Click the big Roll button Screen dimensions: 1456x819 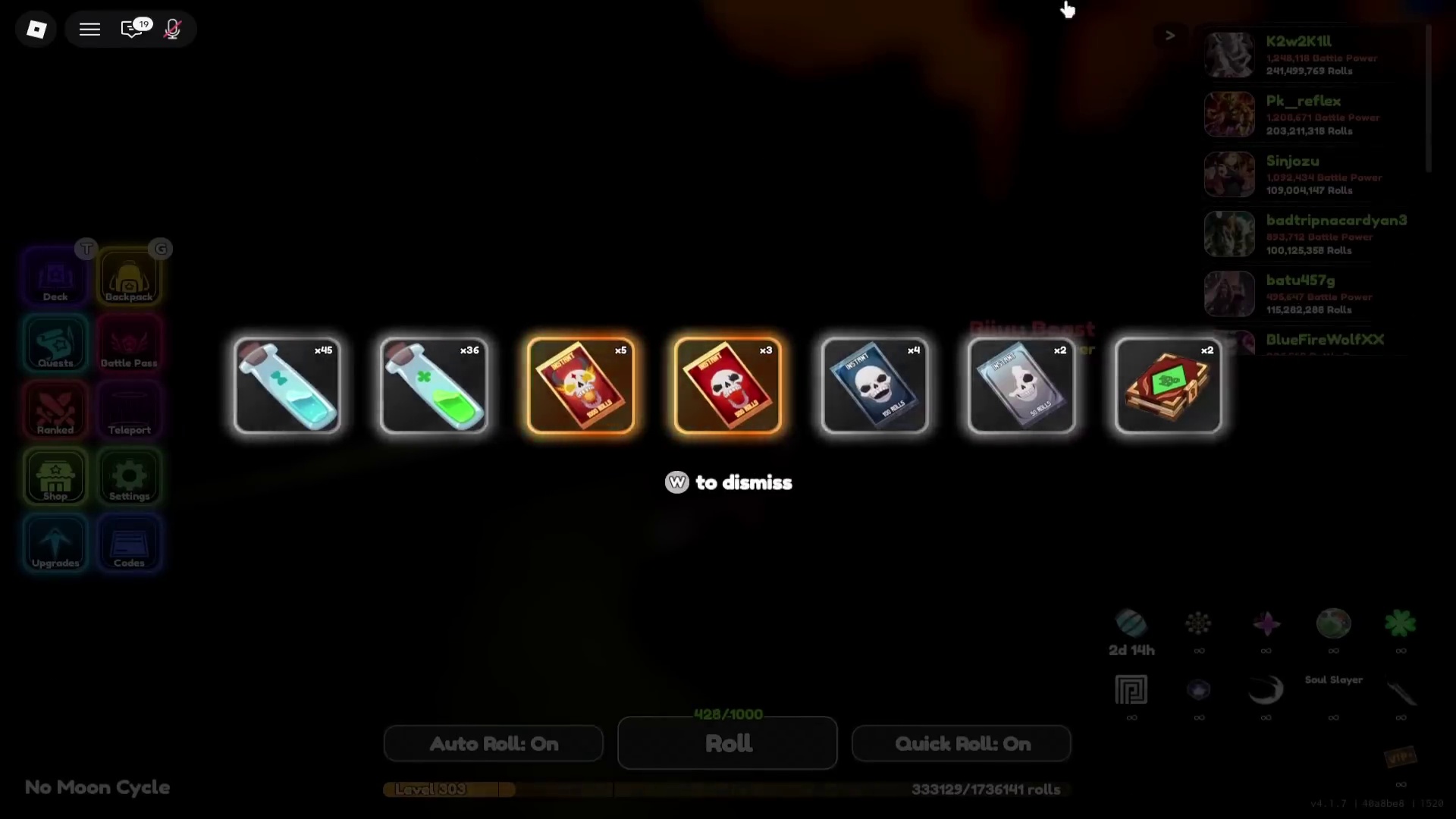click(x=728, y=744)
